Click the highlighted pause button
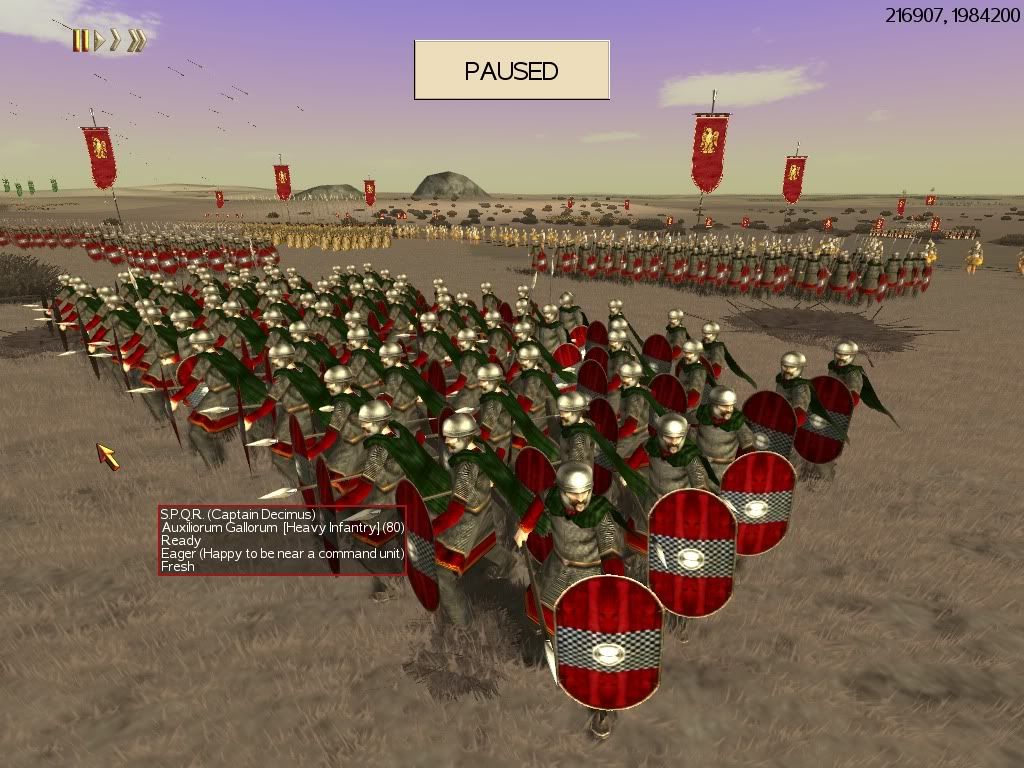1024x768 pixels. (80, 41)
